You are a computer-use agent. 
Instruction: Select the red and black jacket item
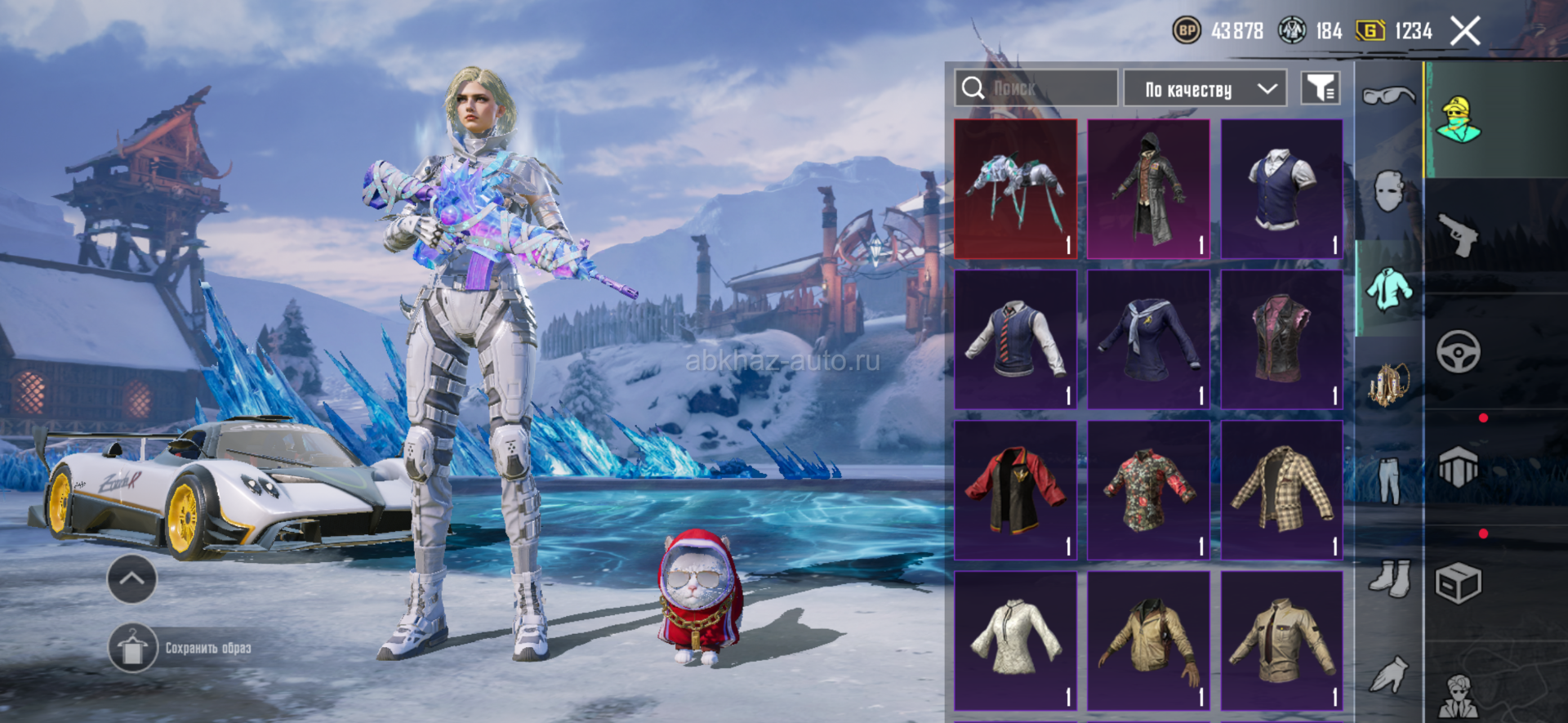1015,490
